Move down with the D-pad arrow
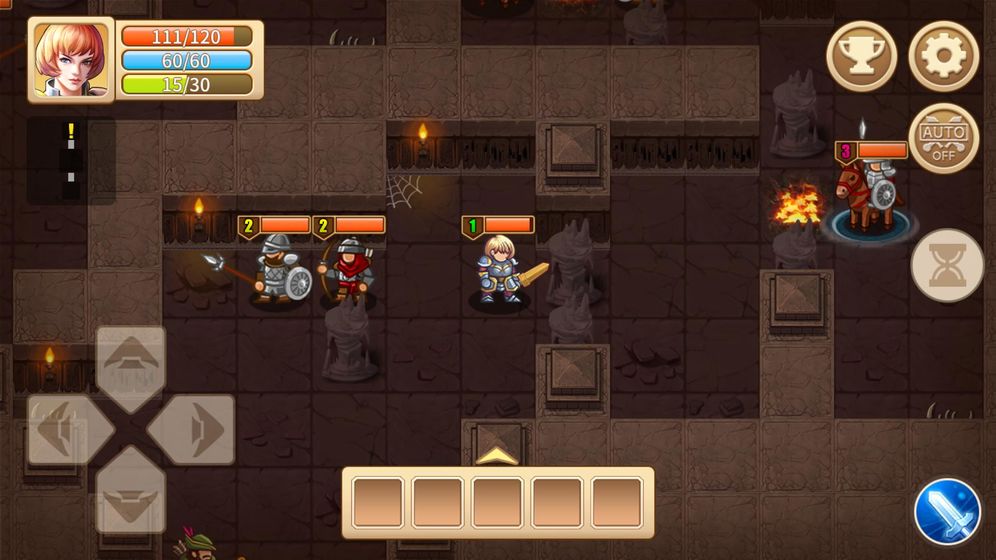 point(131,491)
